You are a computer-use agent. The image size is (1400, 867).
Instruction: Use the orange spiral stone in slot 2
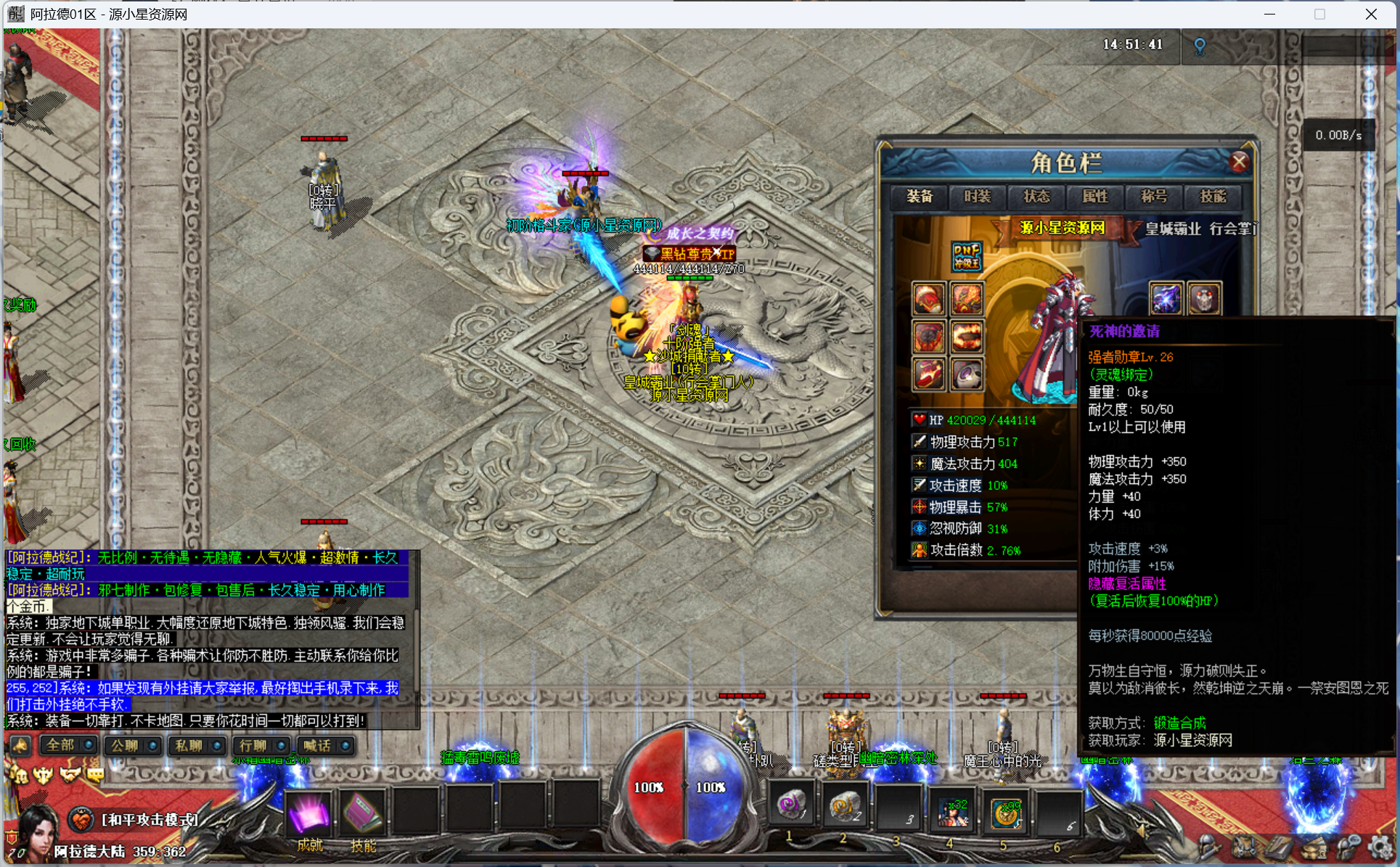coord(844,807)
